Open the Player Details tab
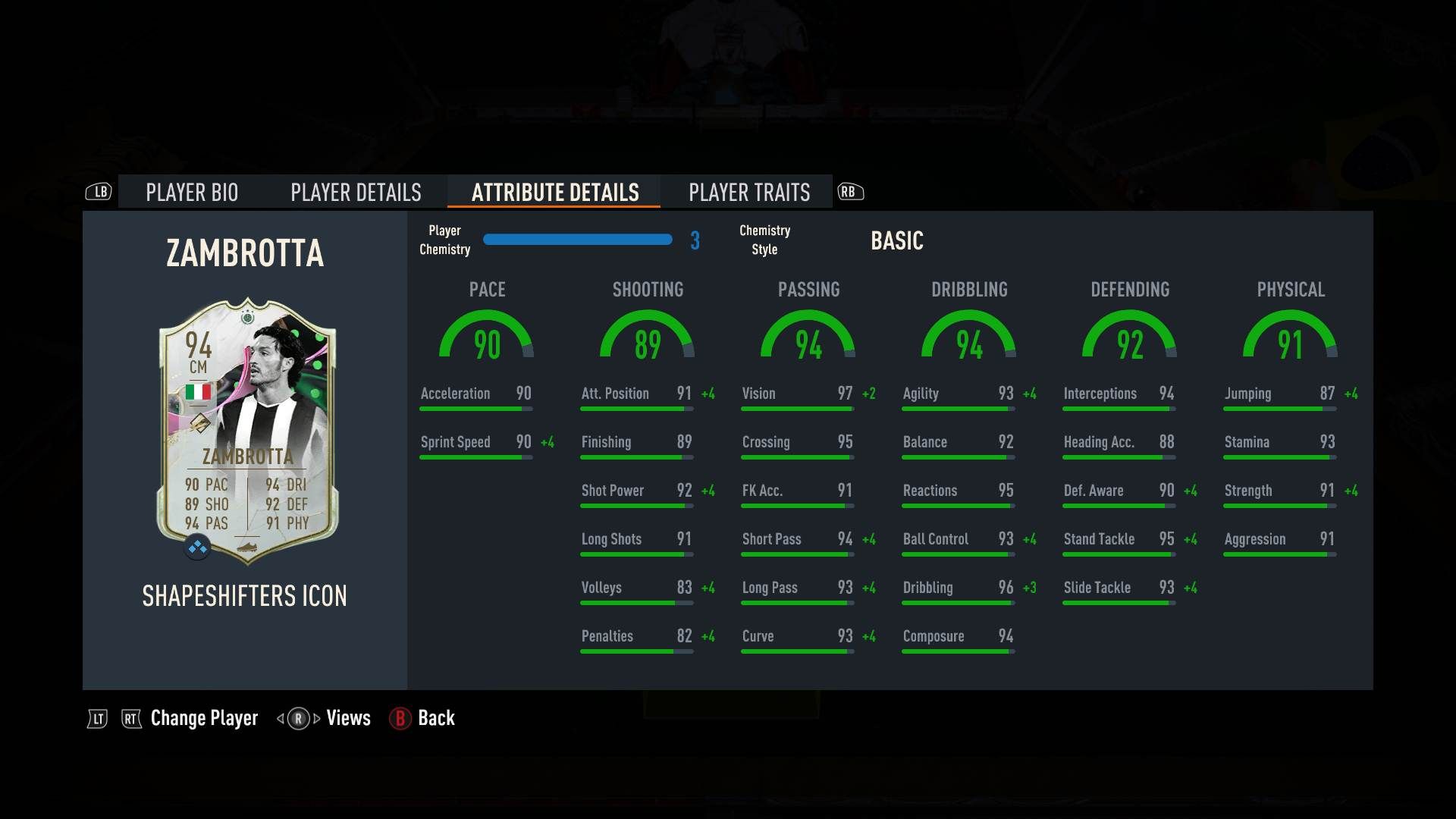The height and width of the screenshot is (819, 1456). click(356, 193)
